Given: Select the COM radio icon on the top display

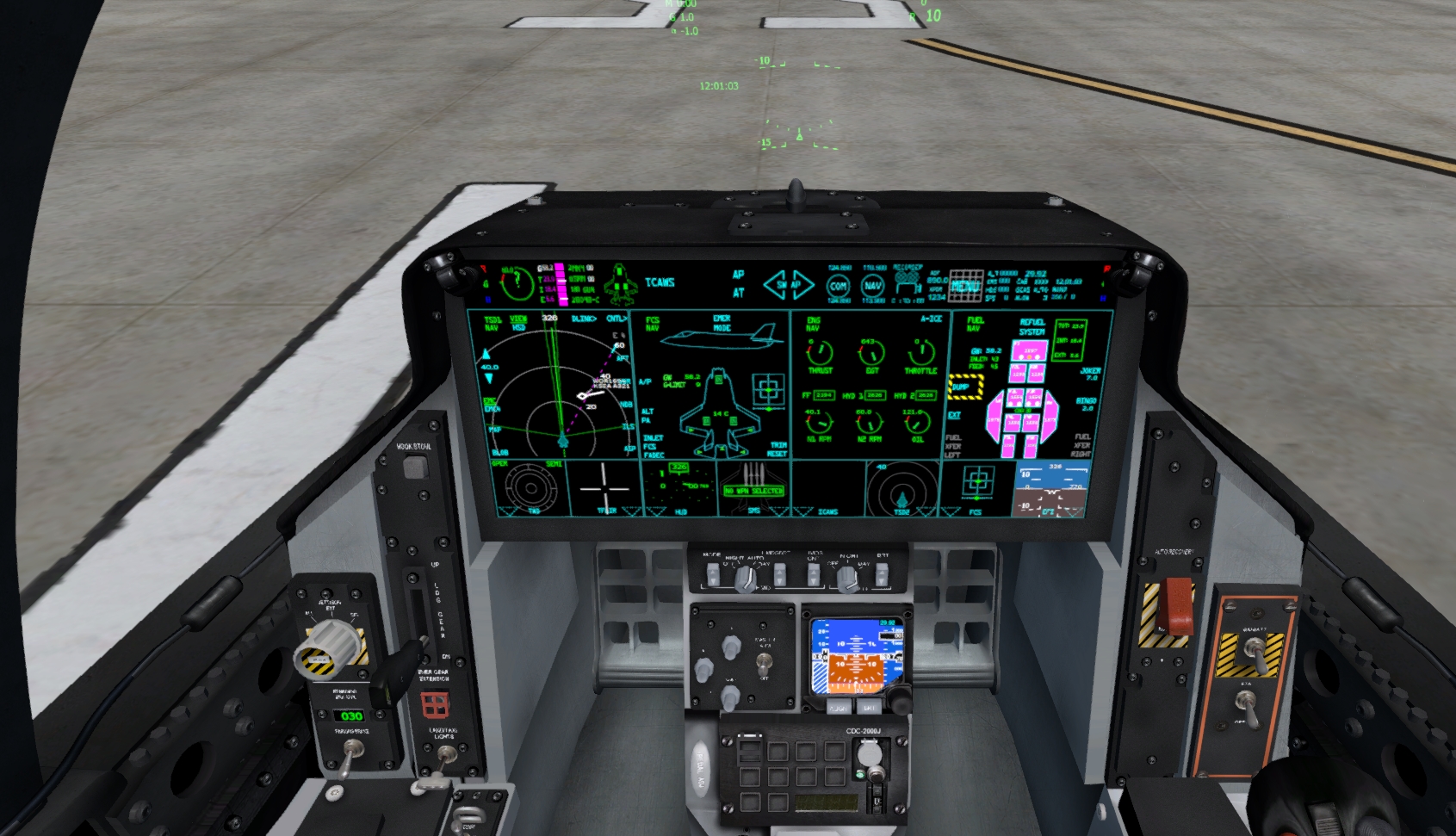Looking at the screenshot, I should pos(840,285).
